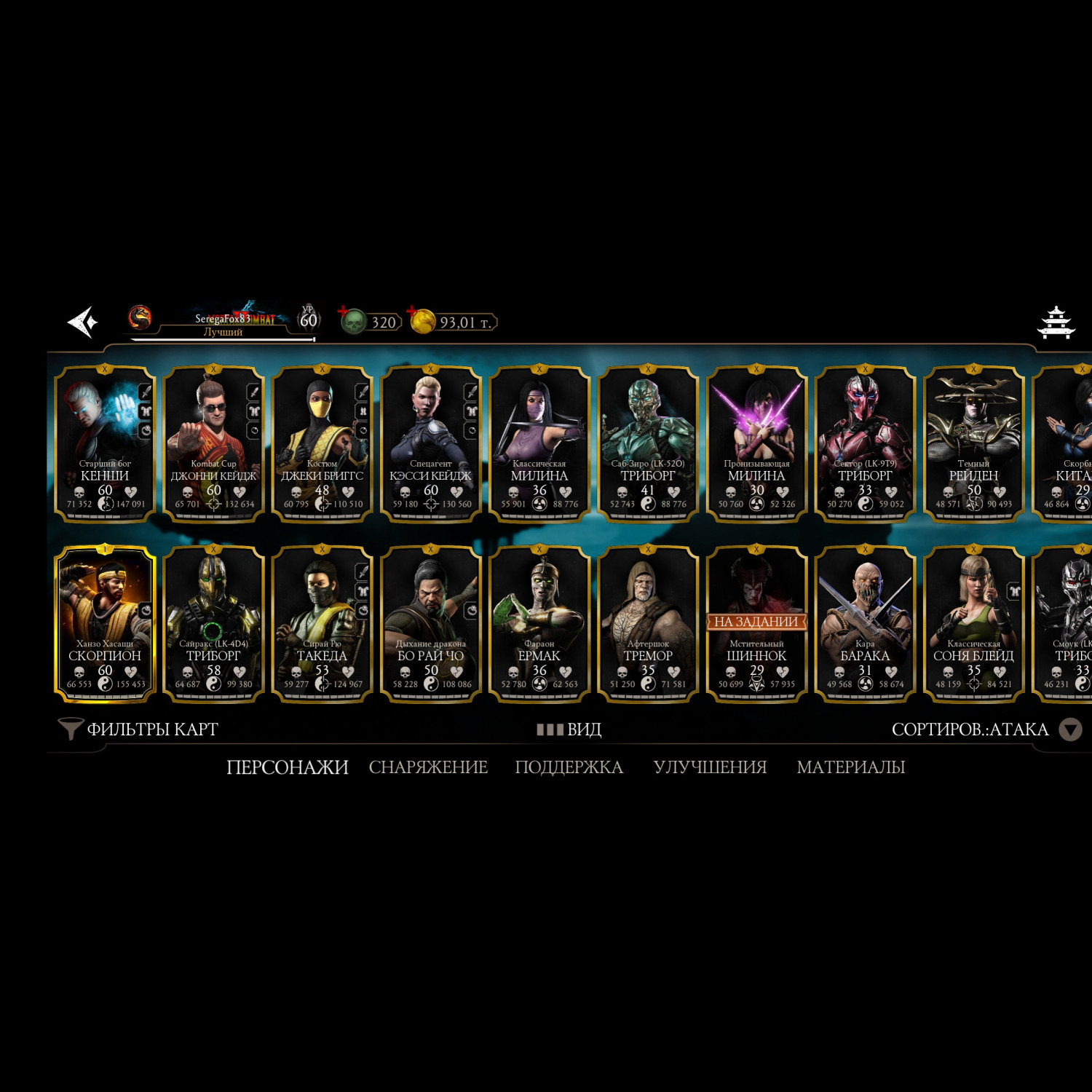Switch to the Поддержка tab
Image resolution: width=1092 pixels, height=1092 pixels.
point(569,767)
